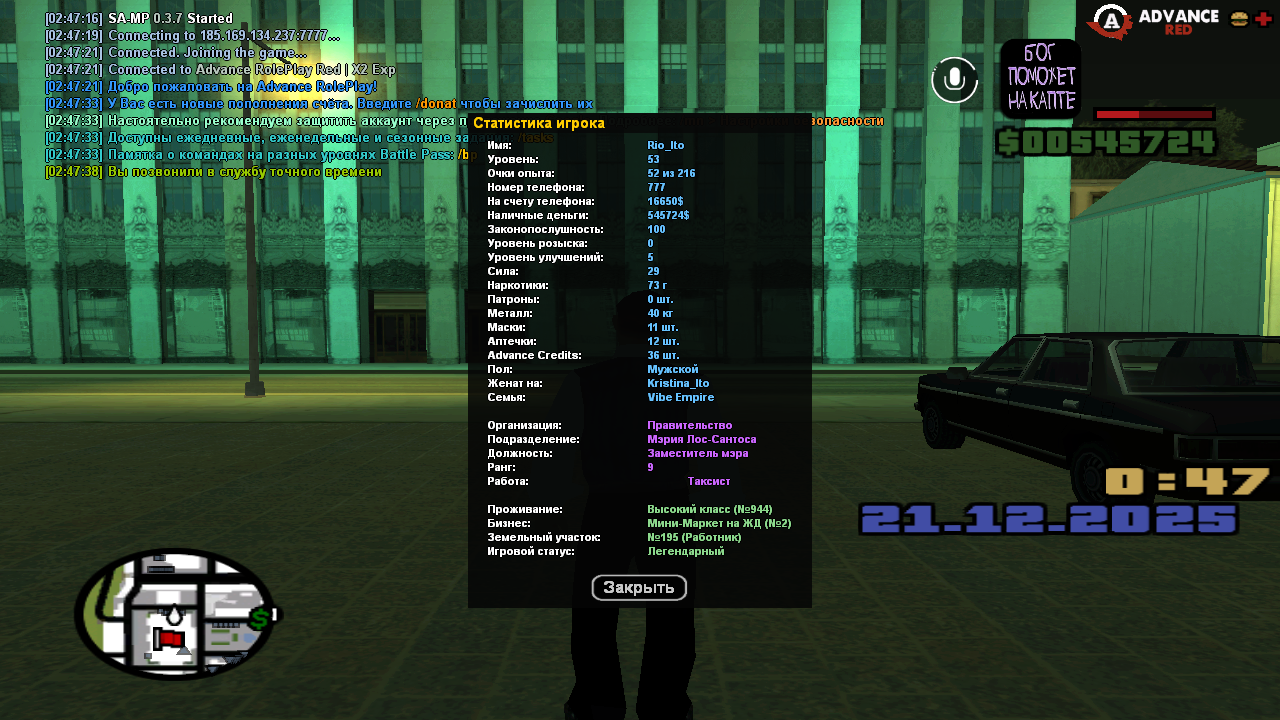The image size is (1280, 720).
Task: Click the Advance Red server logo
Action: pyautogui.click(x=1153, y=21)
